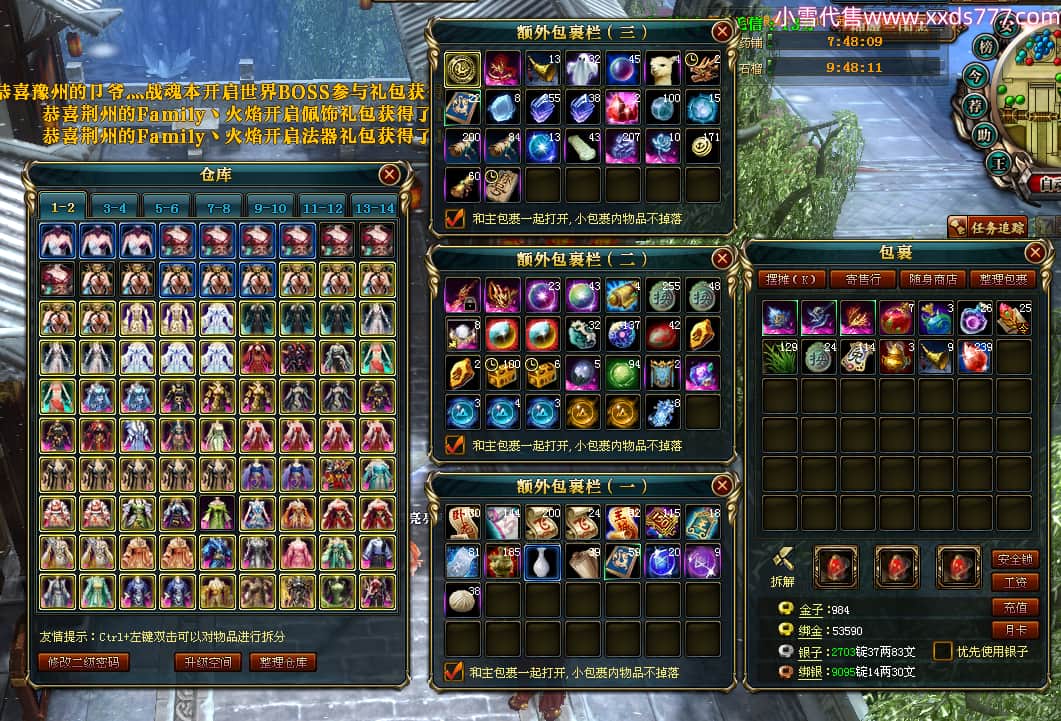Select warehouse tab 7-8
The width and height of the screenshot is (1061, 721).
(x=218, y=208)
